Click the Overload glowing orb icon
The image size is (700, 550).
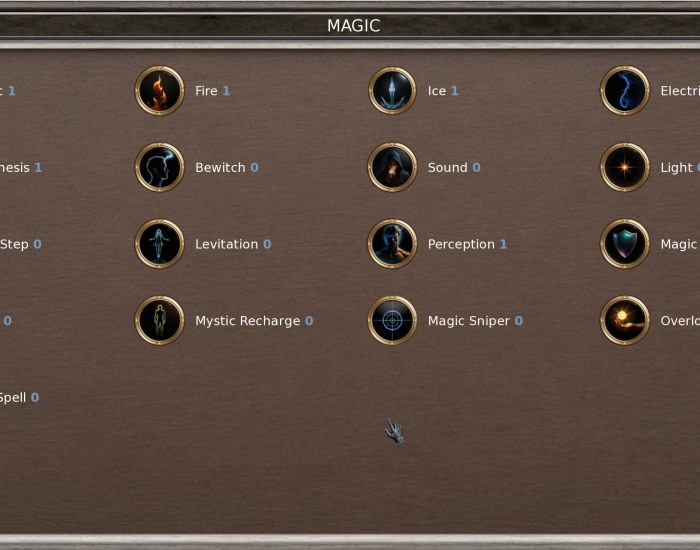[x=625, y=321]
